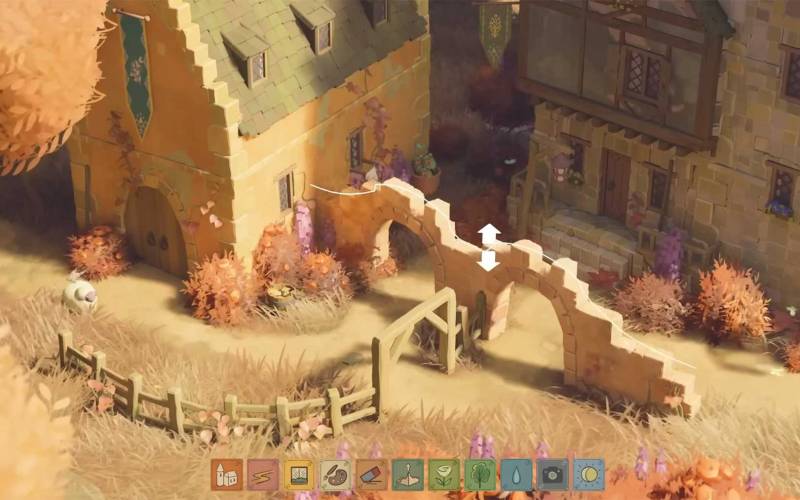Activate the eraser tool

point(371,474)
